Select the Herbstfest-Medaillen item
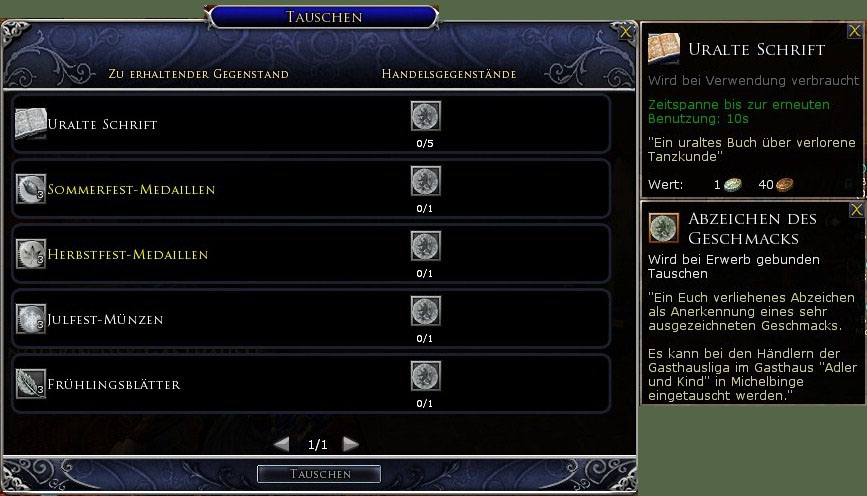 (31, 254)
